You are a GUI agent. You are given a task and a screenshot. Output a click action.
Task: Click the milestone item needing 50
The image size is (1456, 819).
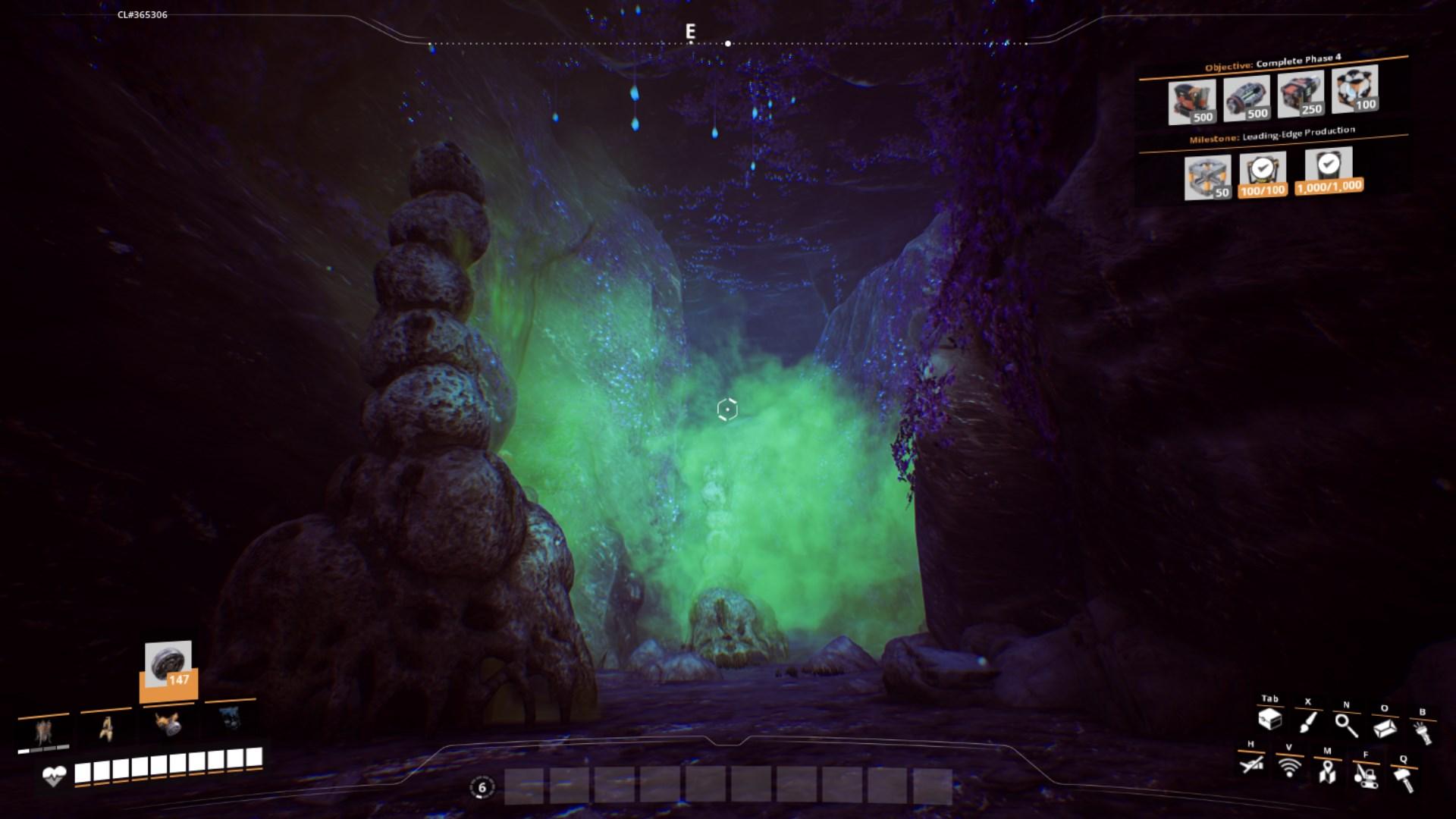[1207, 177]
